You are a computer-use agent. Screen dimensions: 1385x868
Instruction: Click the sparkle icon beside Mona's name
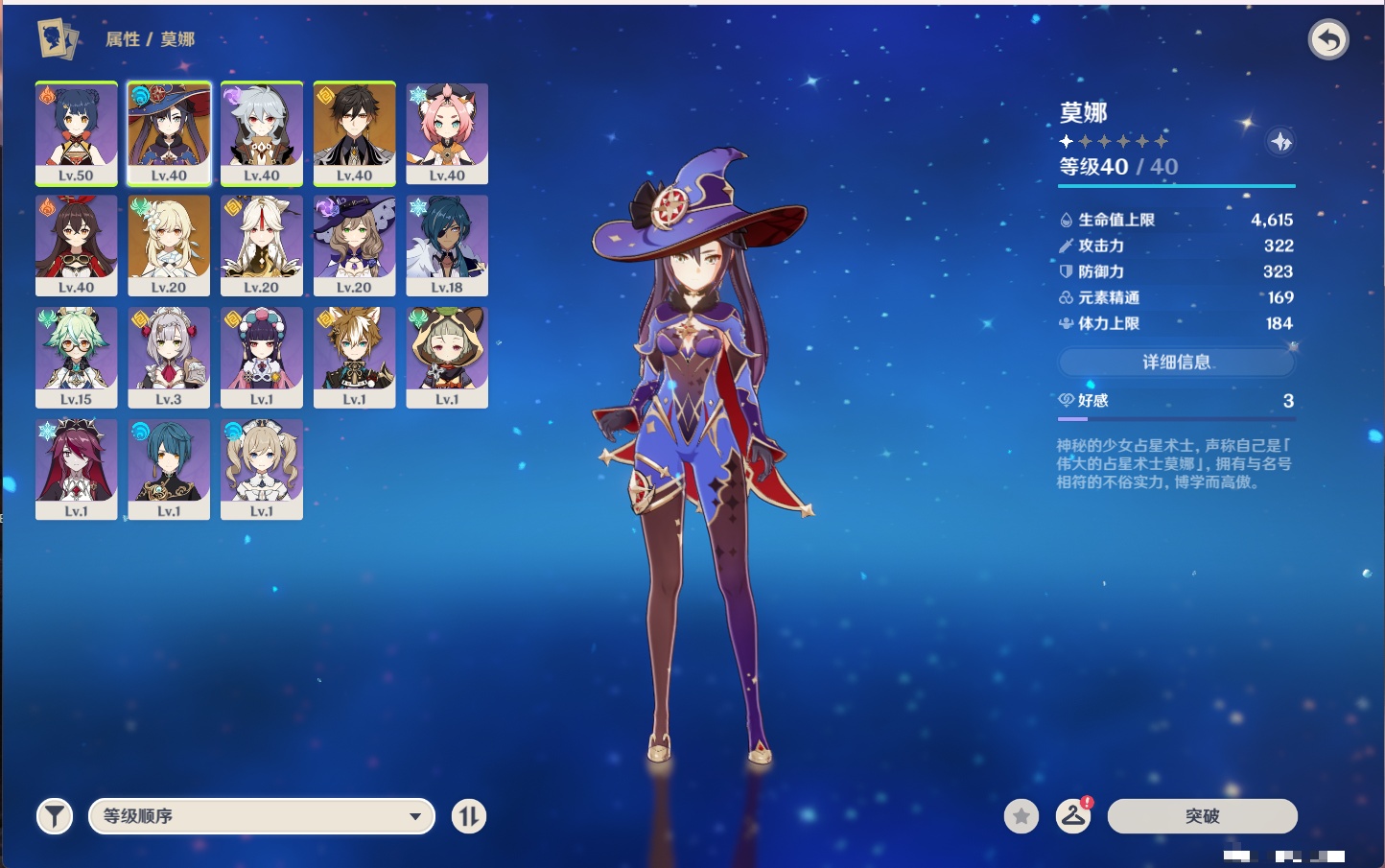click(1280, 142)
